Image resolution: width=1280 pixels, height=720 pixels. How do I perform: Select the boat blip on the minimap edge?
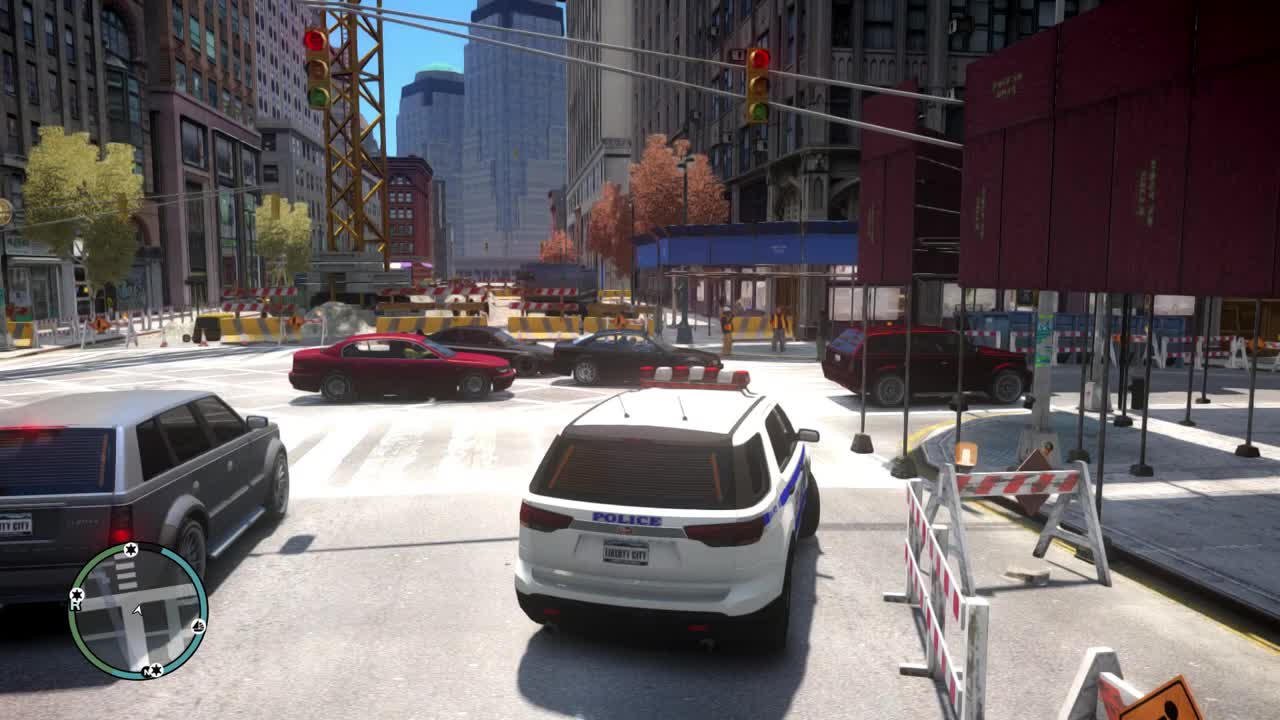point(198,627)
